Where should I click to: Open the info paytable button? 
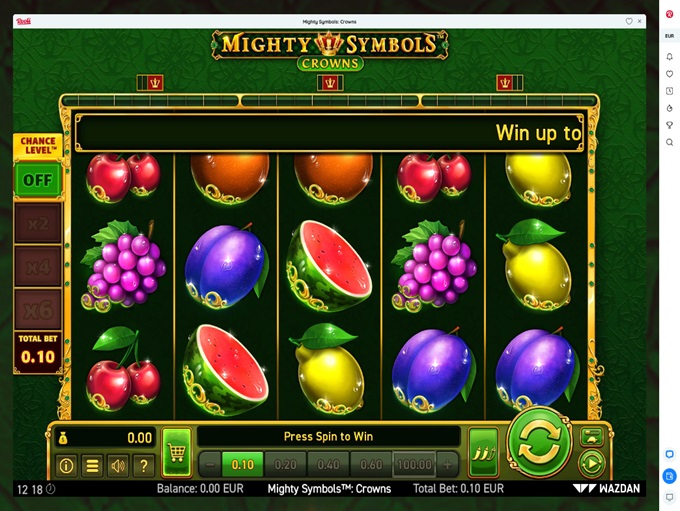click(66, 465)
